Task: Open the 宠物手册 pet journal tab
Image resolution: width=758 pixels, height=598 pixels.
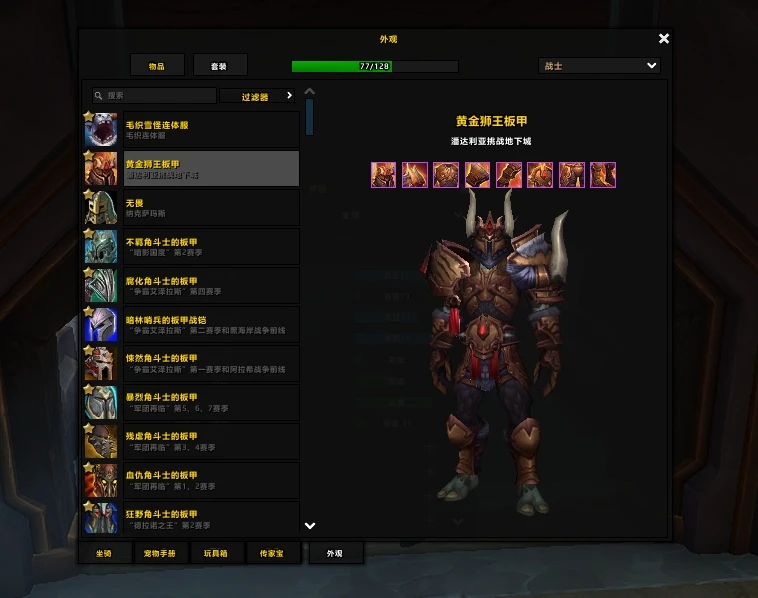Action: [x=160, y=553]
